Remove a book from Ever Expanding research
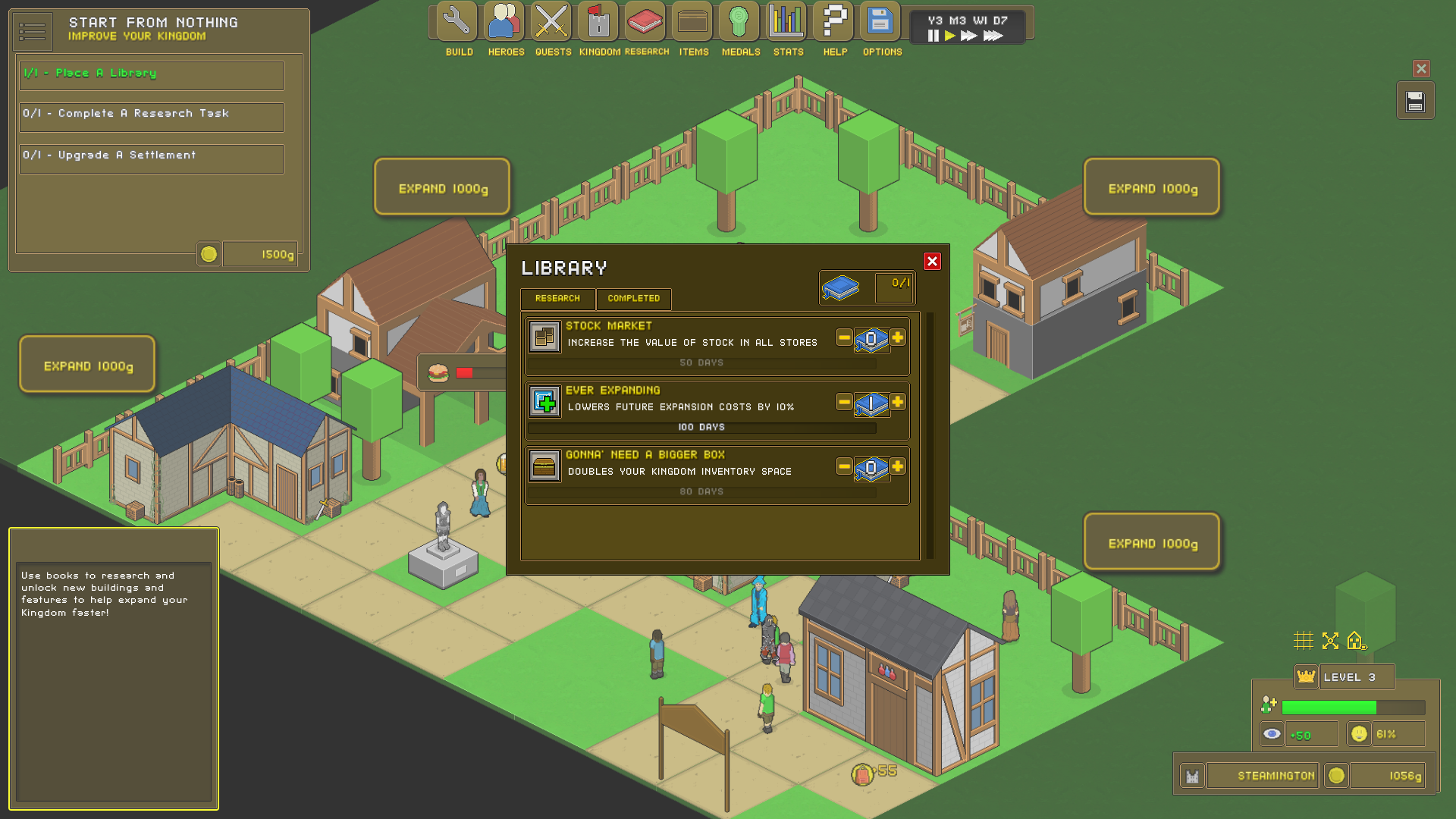This screenshot has height=819, width=1456. (x=844, y=402)
